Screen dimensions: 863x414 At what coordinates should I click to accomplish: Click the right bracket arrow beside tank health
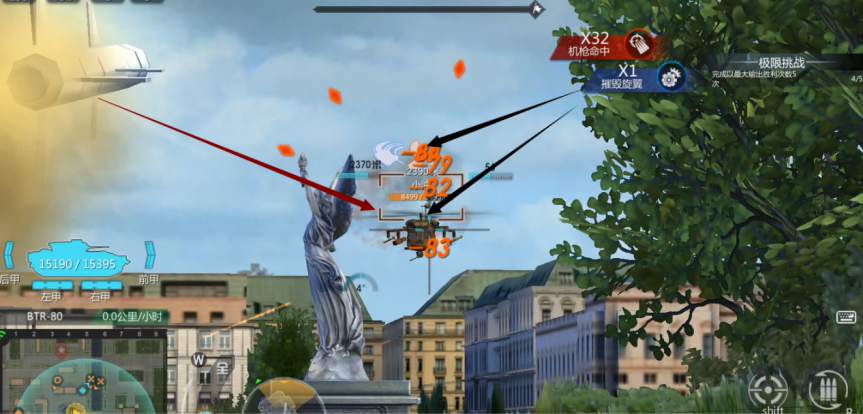(150, 255)
